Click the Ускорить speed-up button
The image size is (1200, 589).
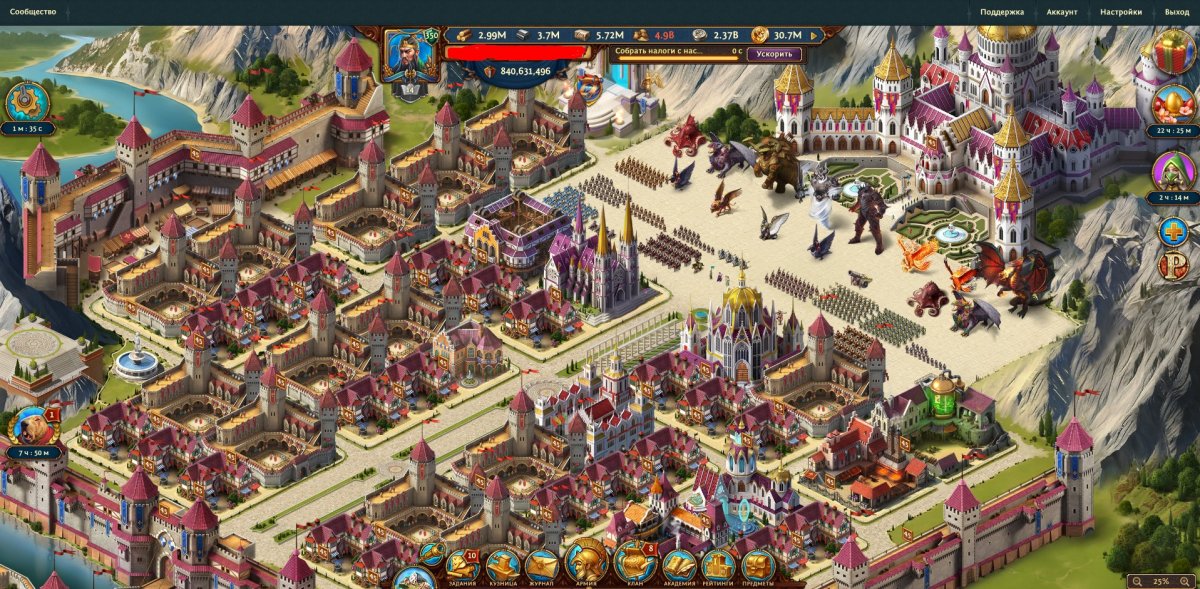click(x=774, y=53)
